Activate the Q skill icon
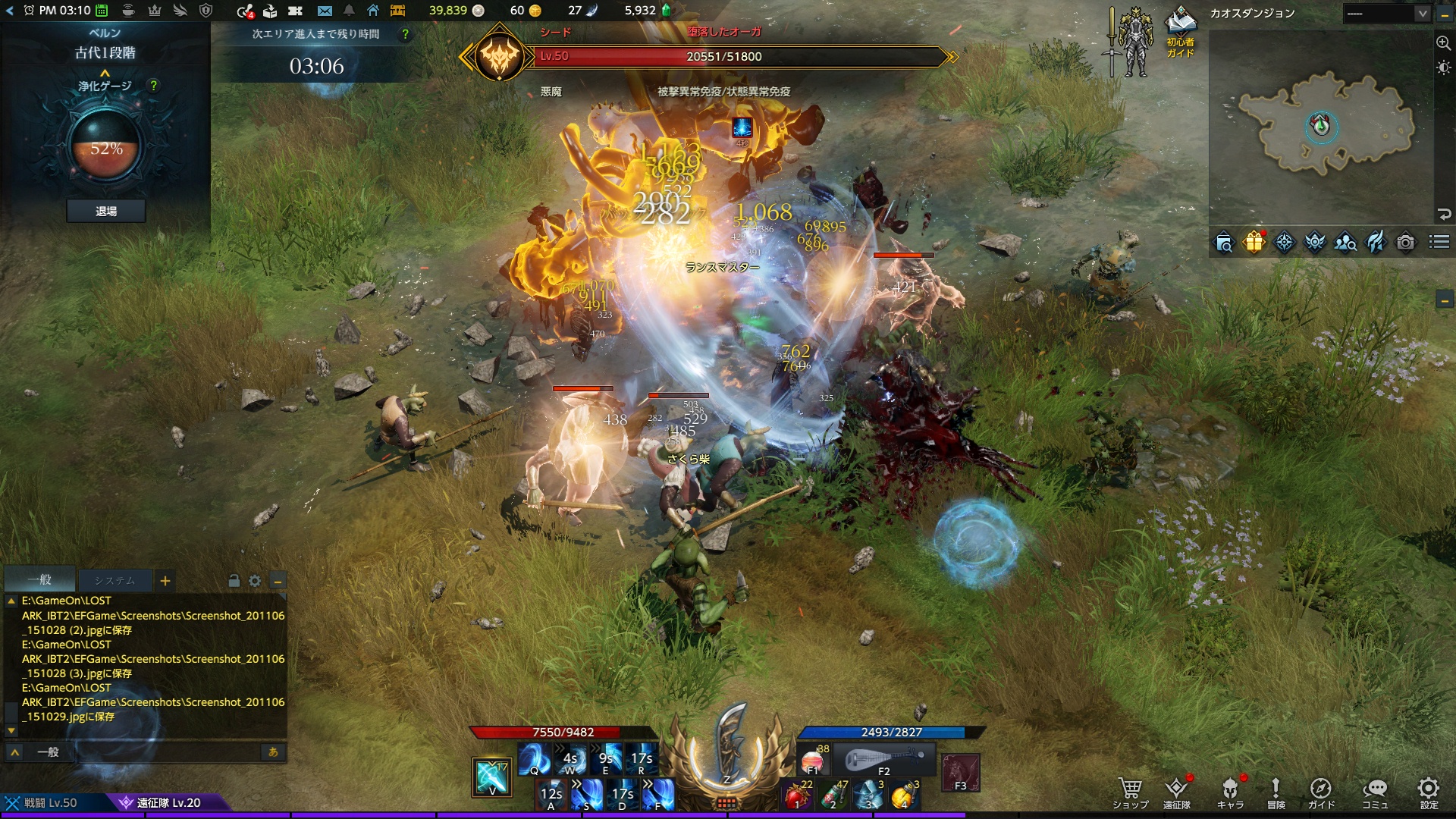 [534, 759]
